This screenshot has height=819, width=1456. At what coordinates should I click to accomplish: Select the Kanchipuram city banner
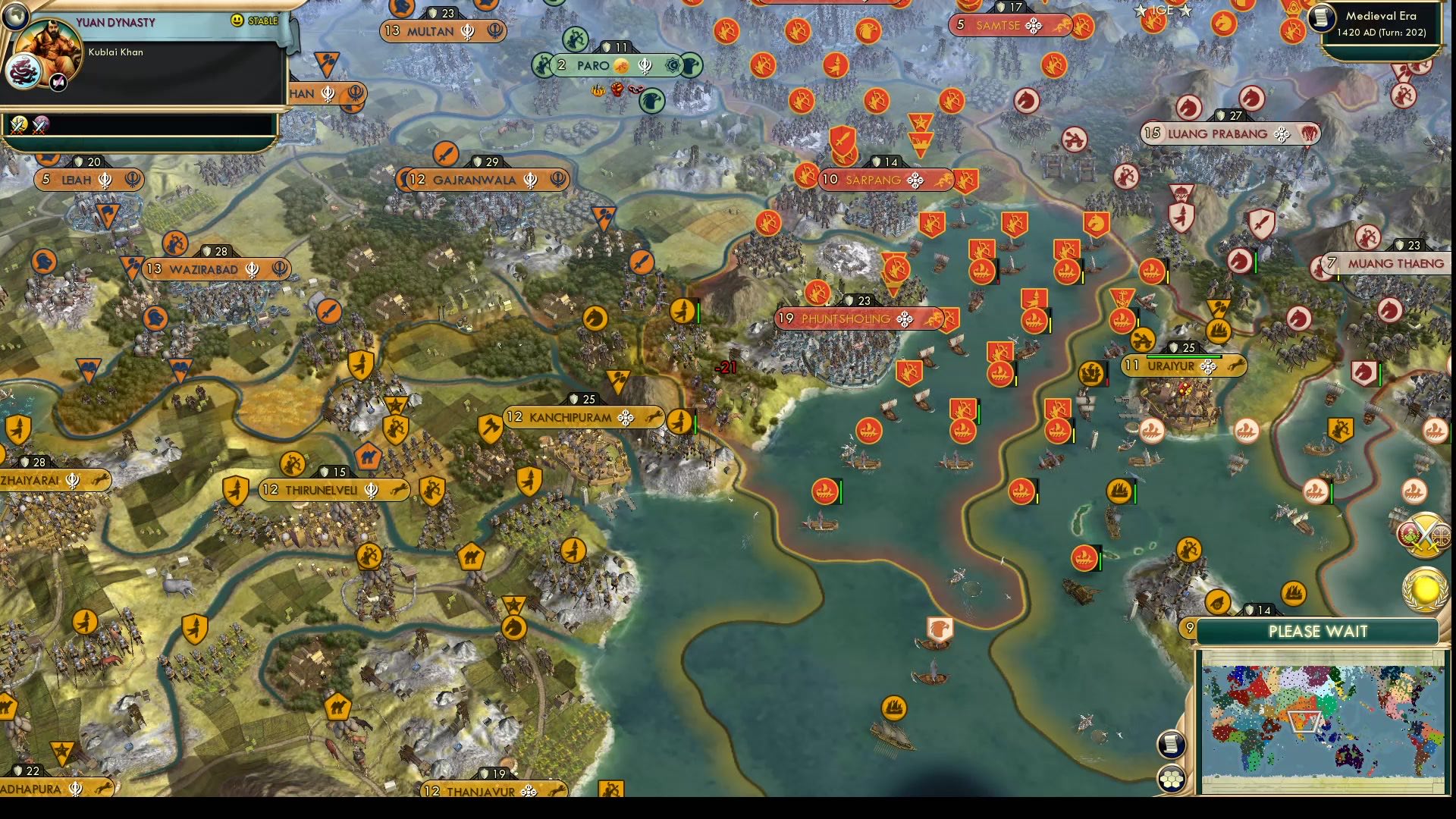click(x=574, y=417)
